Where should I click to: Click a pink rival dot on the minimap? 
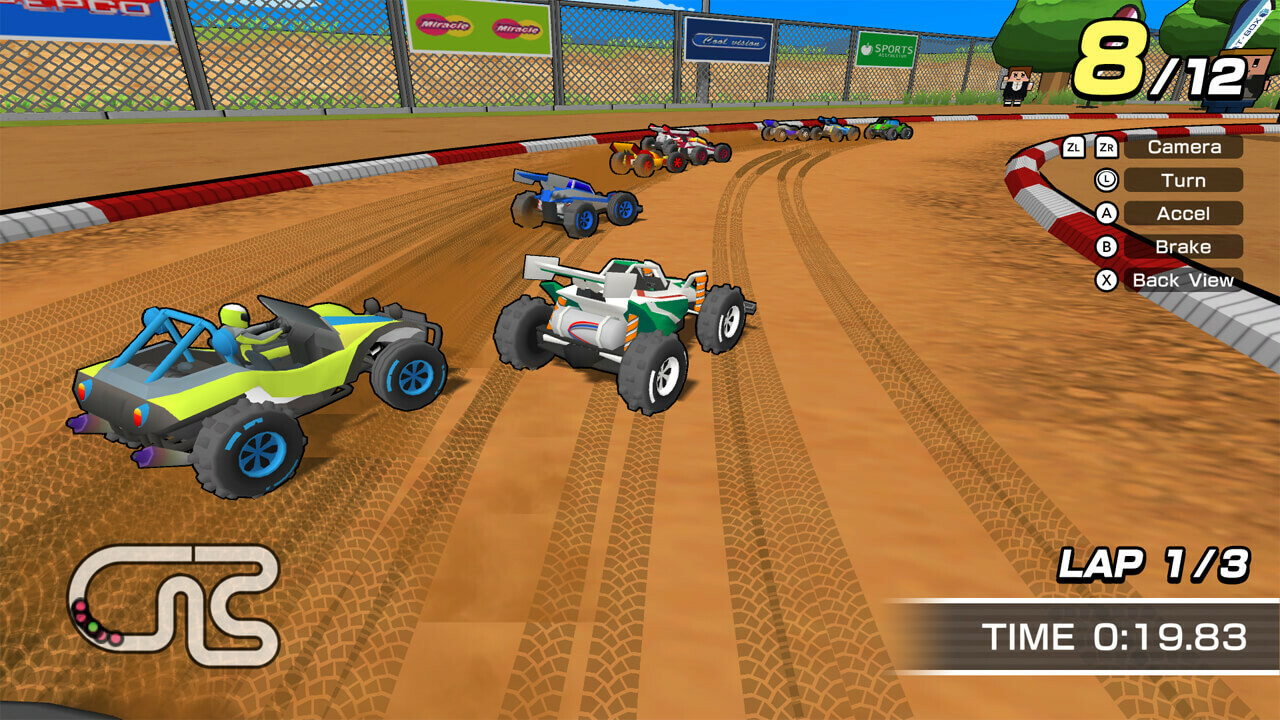point(80,606)
